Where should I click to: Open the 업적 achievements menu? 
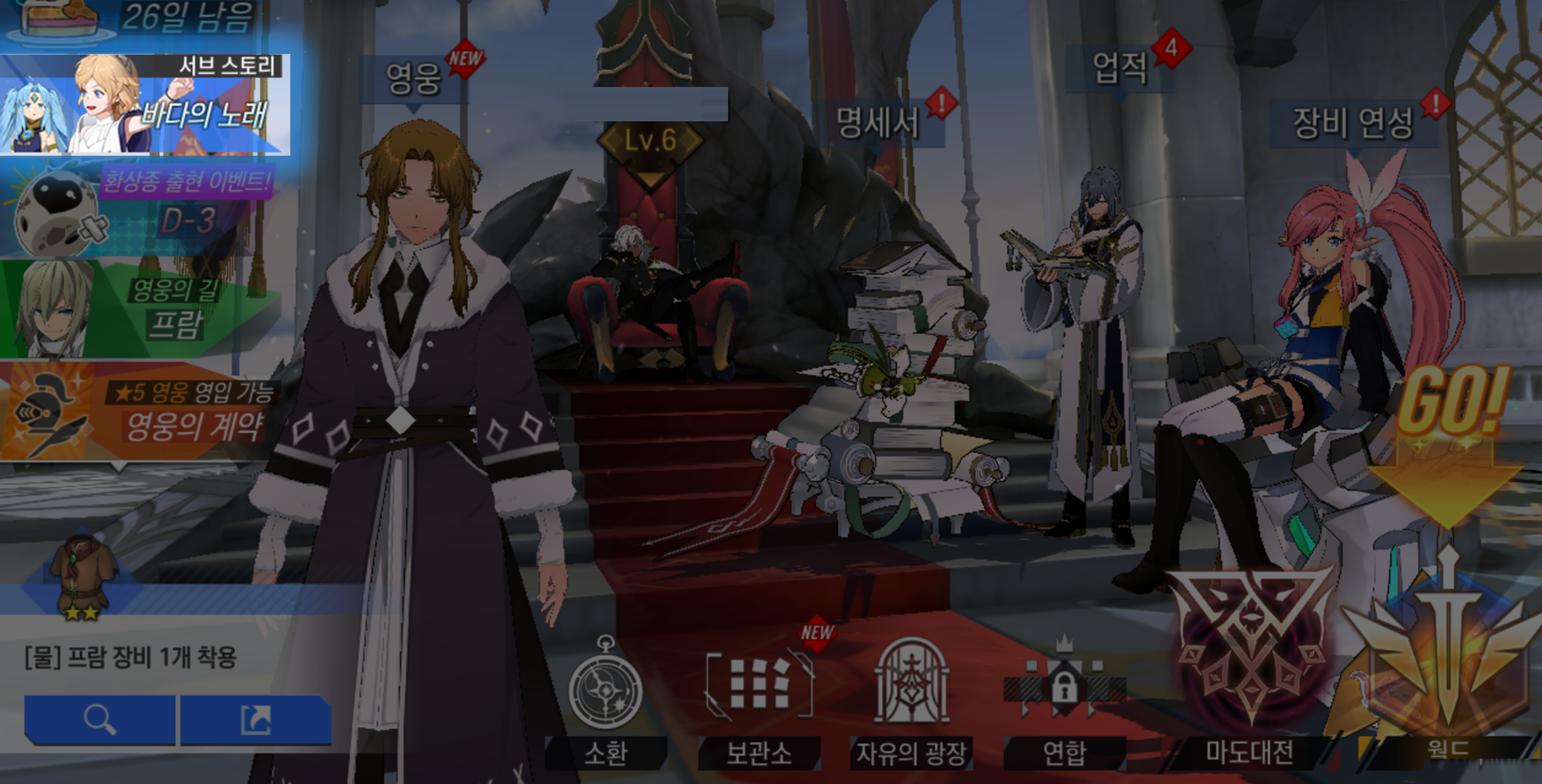click(1119, 68)
